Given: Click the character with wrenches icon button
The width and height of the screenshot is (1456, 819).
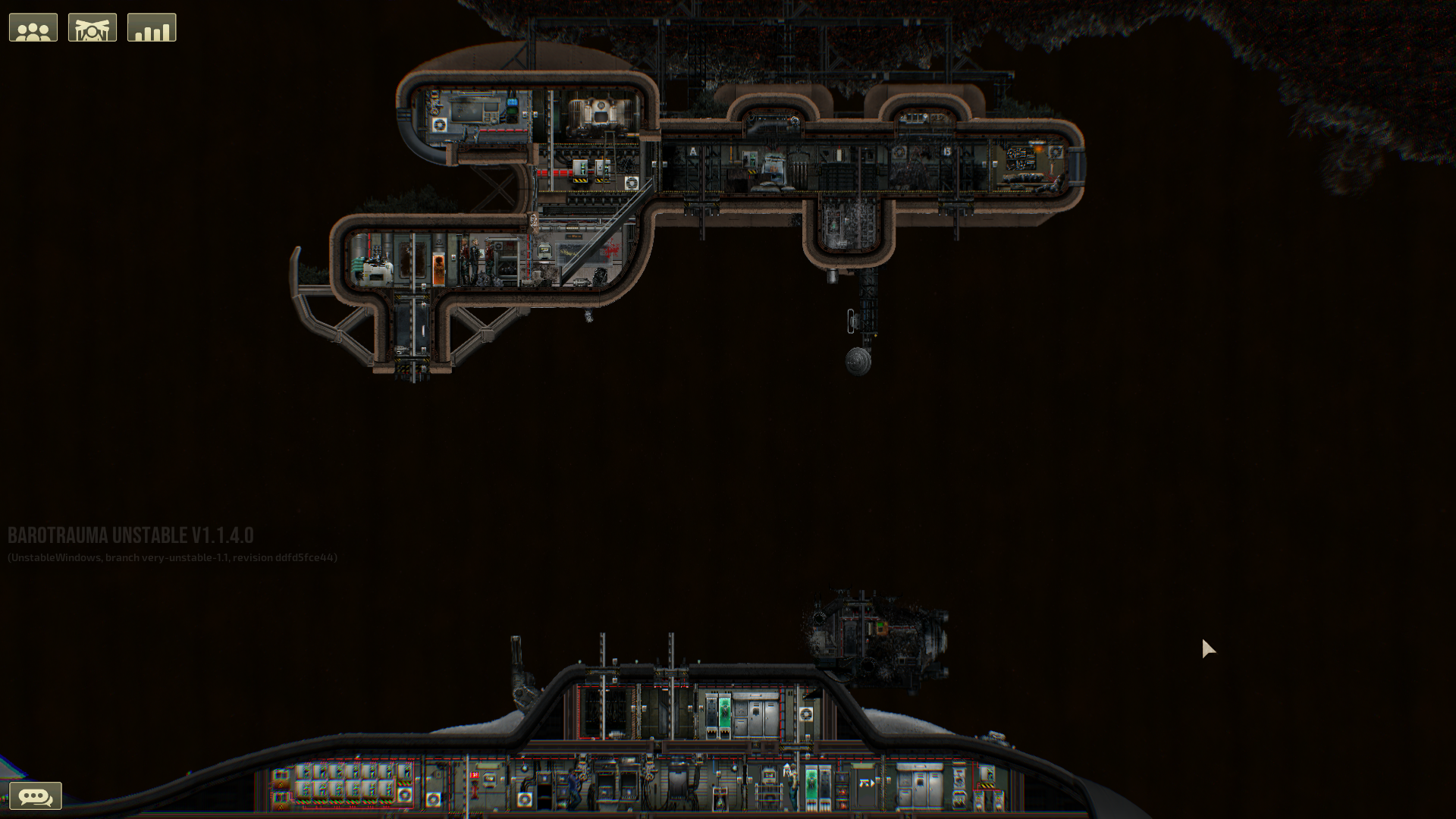Looking at the screenshot, I should [x=93, y=28].
